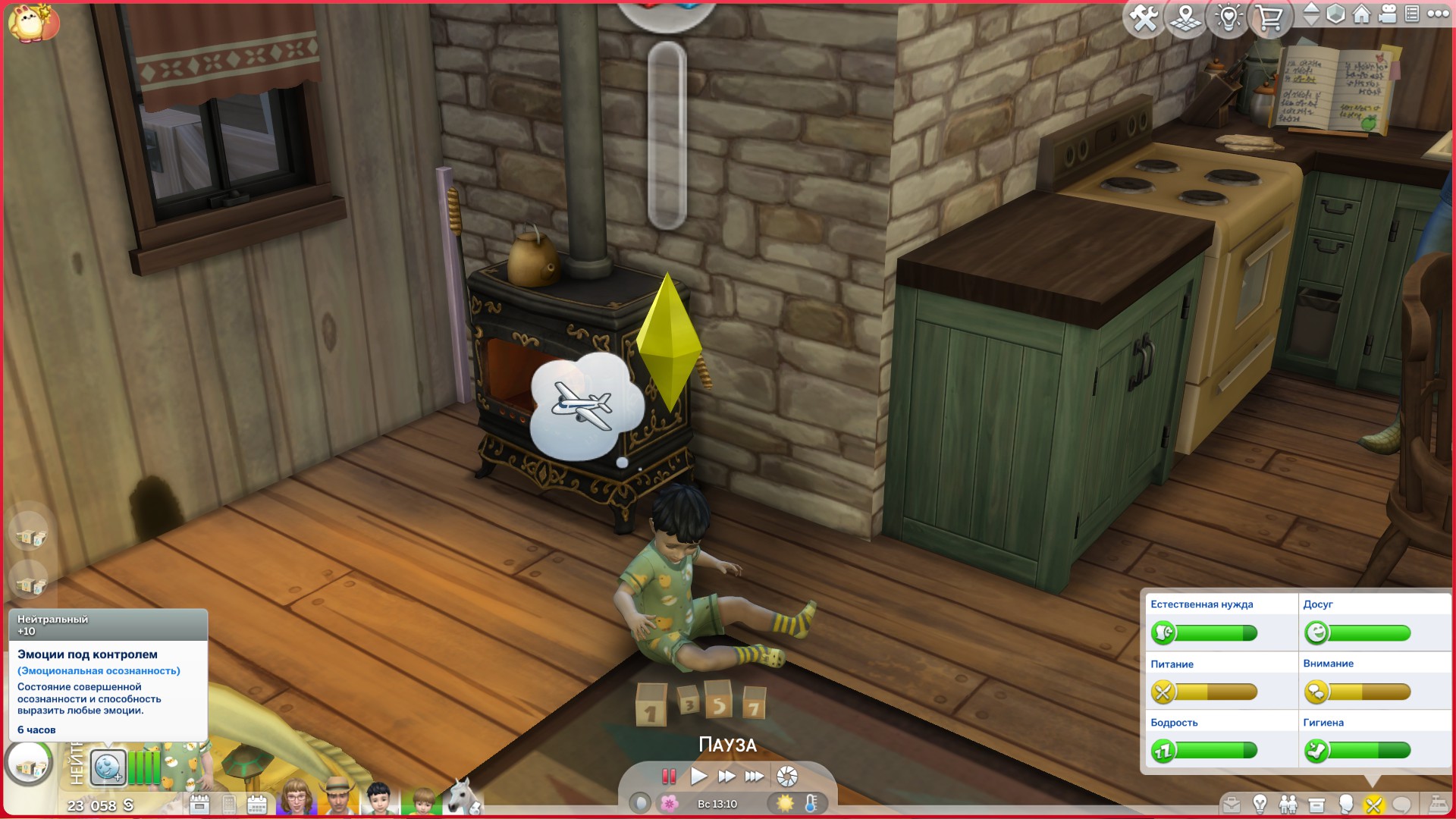1456x819 pixels.
Task: Open the heart lightbulb panel
Action: click(1228, 17)
